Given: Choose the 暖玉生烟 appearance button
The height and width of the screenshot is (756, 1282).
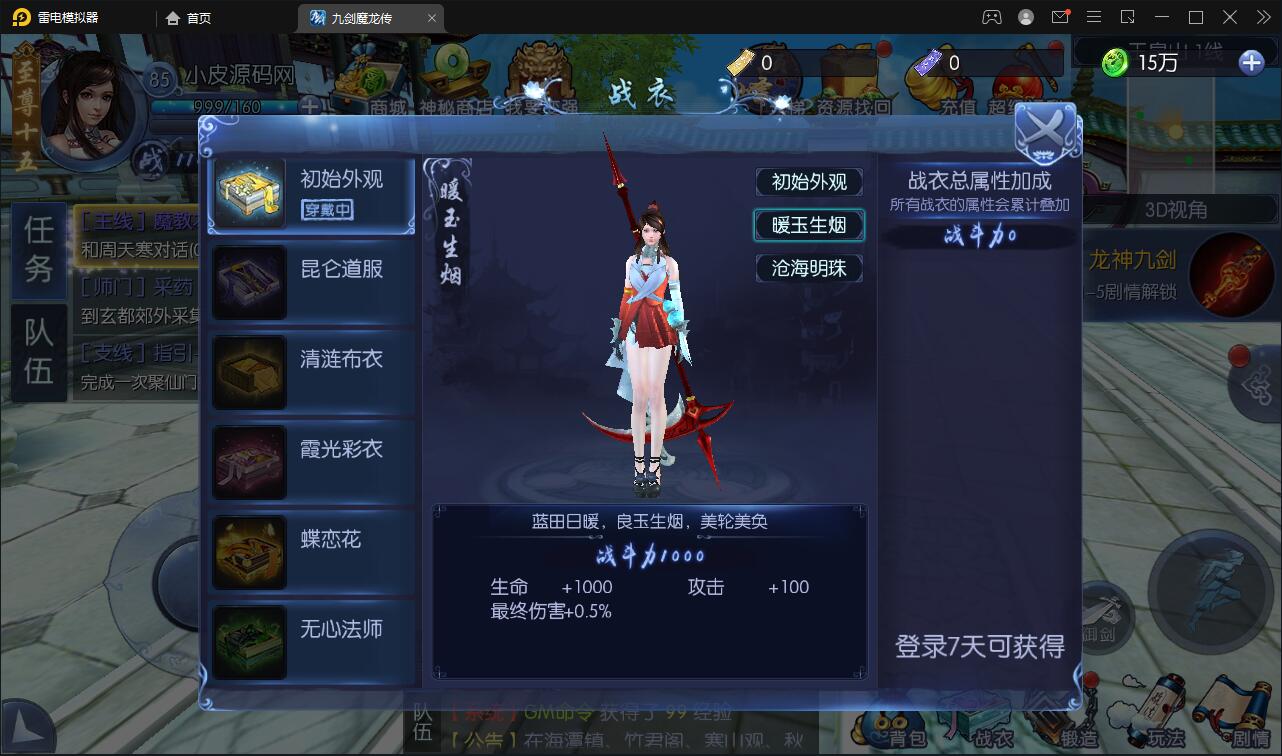Looking at the screenshot, I should pos(808,225).
